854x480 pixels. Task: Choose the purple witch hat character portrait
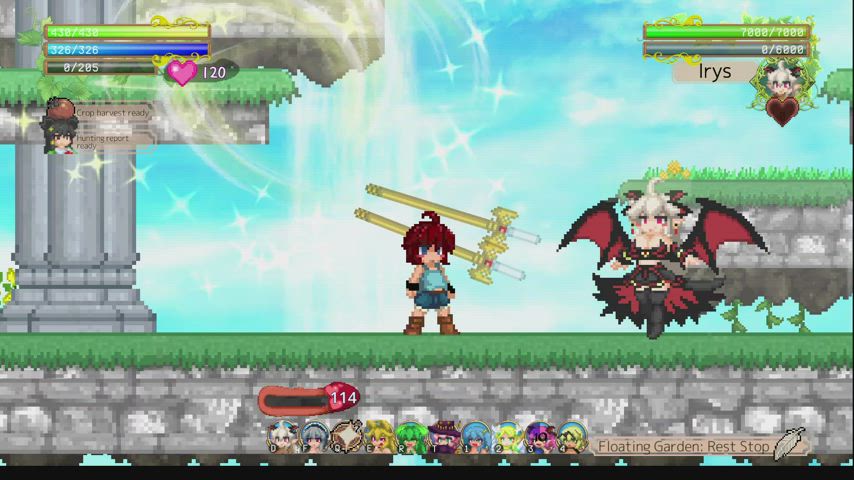[443, 437]
